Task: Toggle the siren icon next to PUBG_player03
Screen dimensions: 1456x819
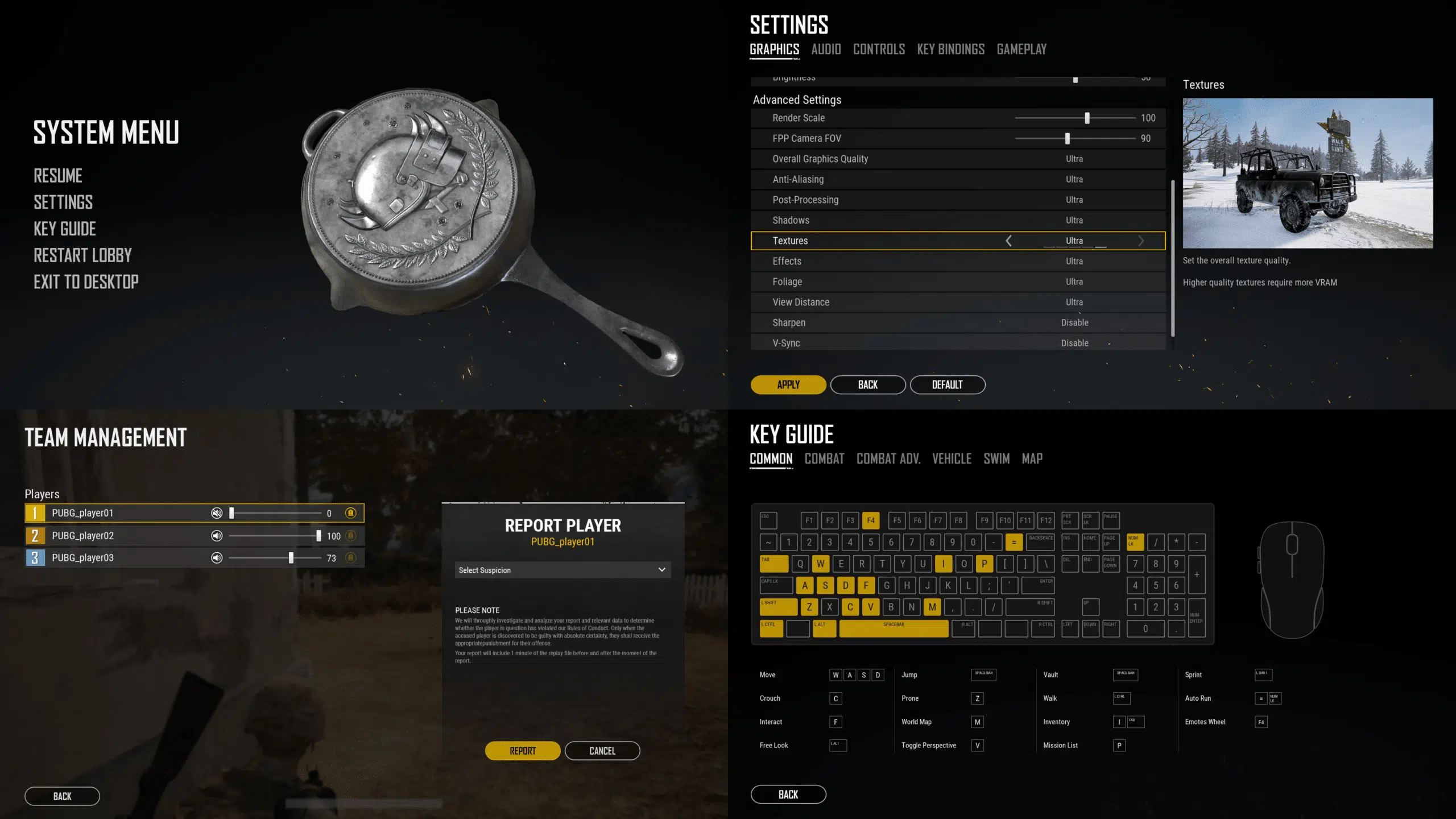Action: point(350,558)
